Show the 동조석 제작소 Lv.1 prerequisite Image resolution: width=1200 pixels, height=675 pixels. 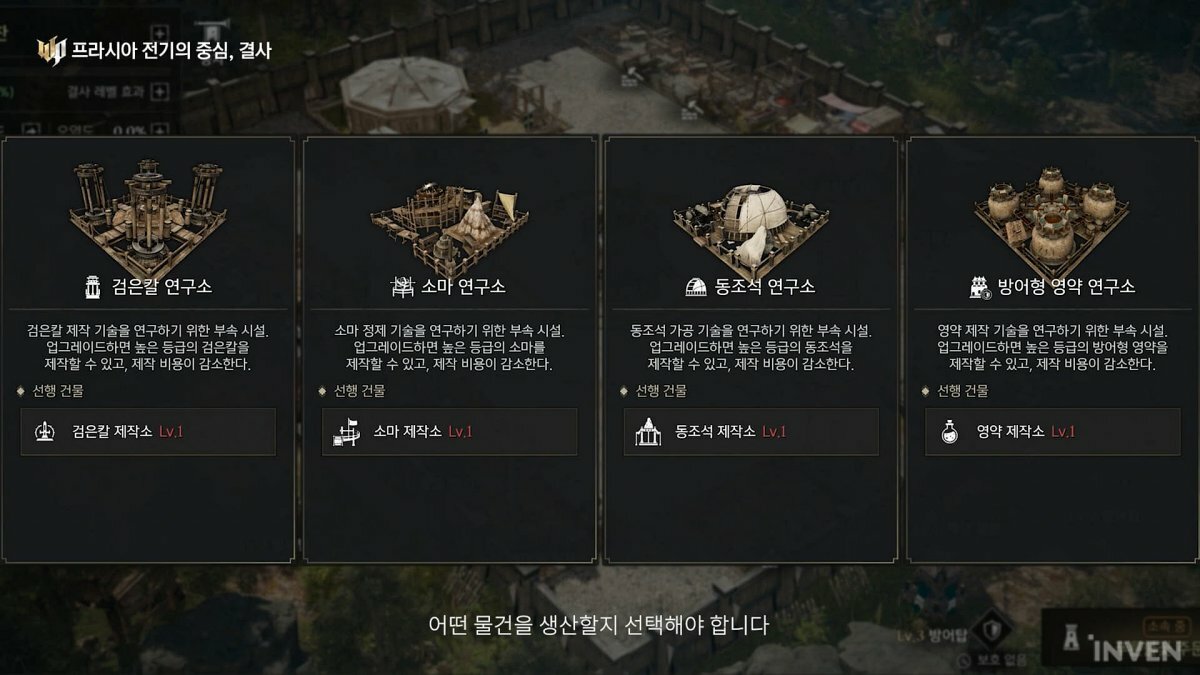click(x=751, y=432)
